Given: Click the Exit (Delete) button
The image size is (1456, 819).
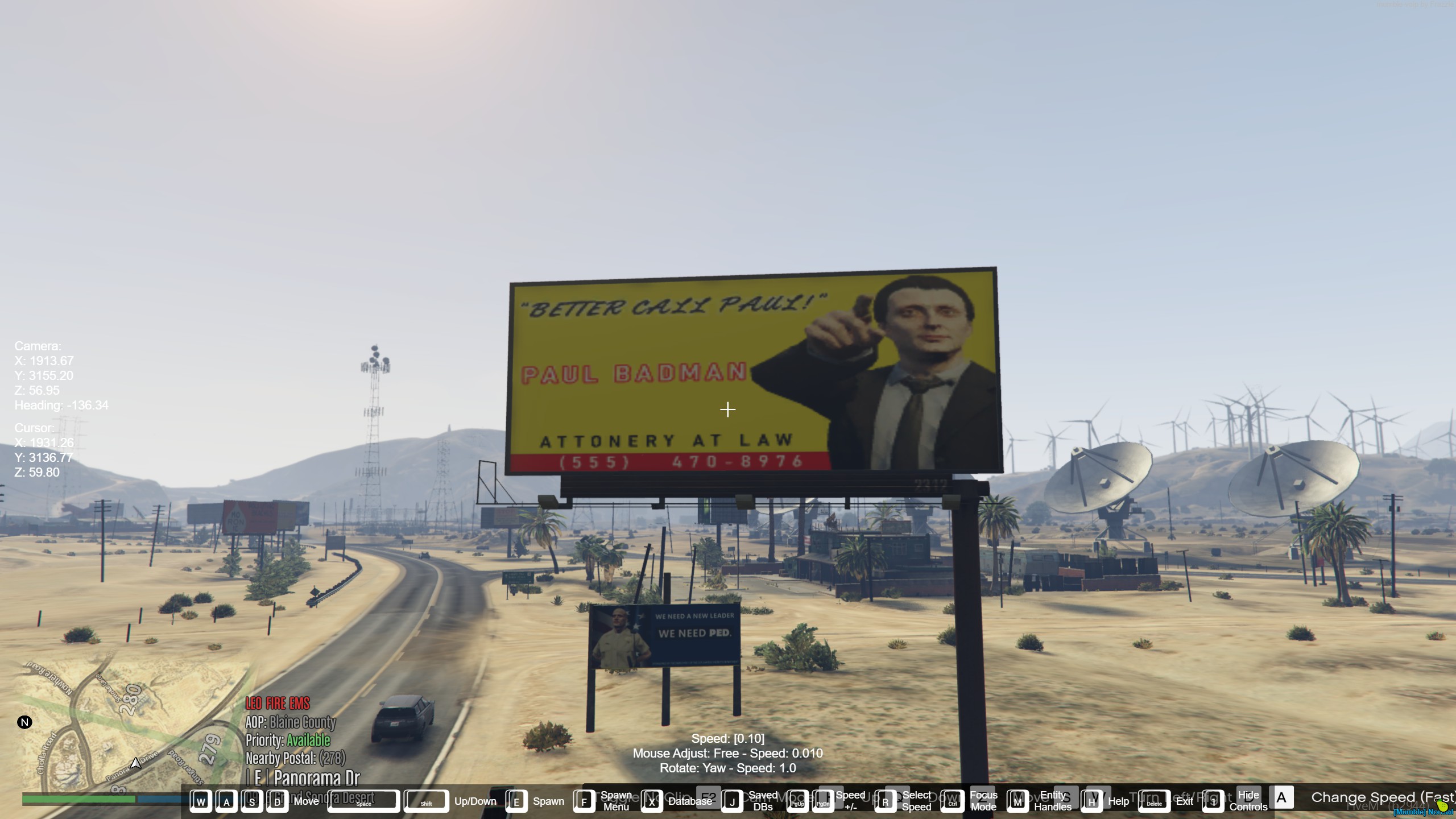Looking at the screenshot, I should coord(1153,801).
